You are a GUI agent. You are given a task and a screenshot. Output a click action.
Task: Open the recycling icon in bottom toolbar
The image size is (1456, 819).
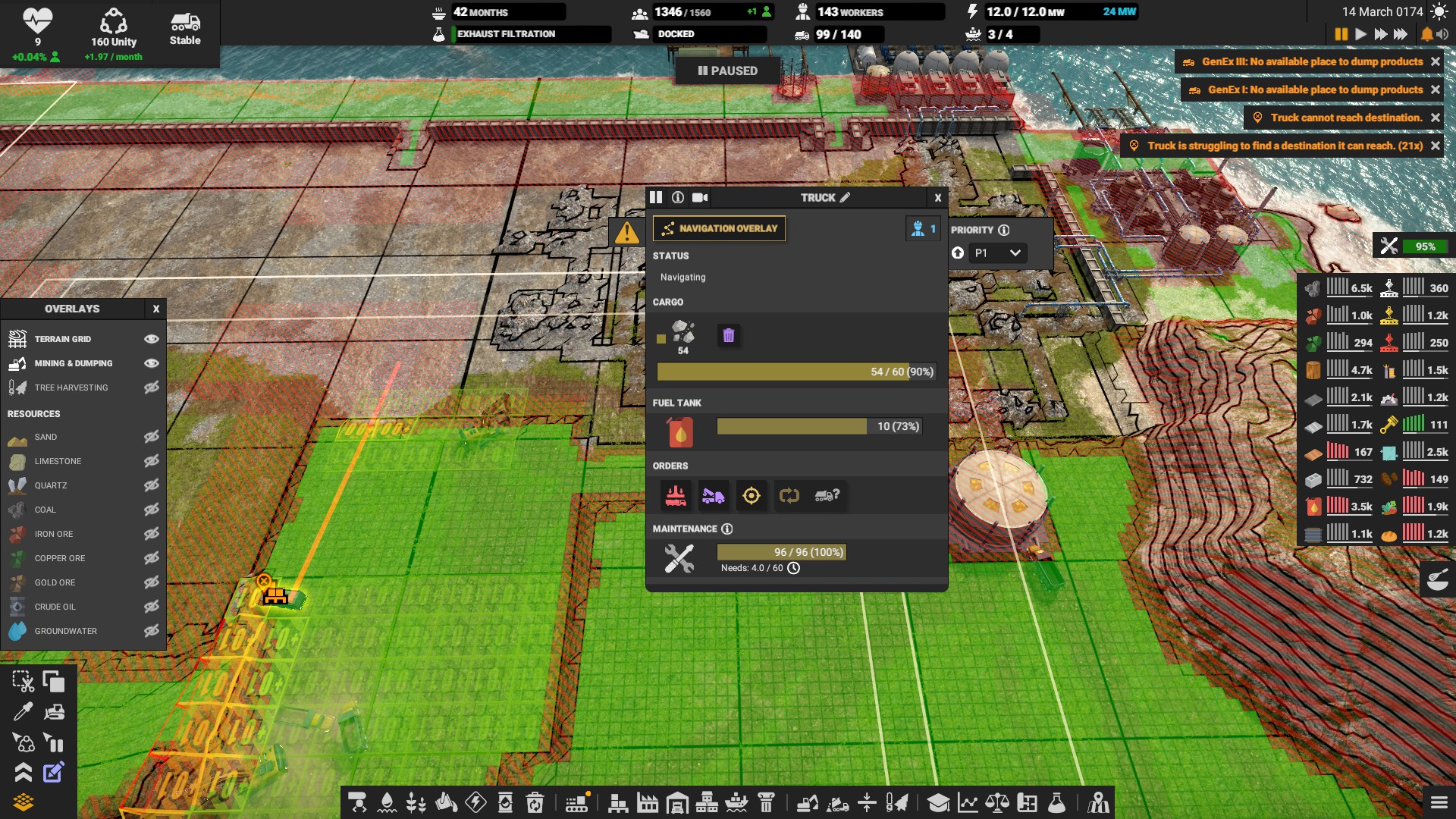[x=535, y=802]
